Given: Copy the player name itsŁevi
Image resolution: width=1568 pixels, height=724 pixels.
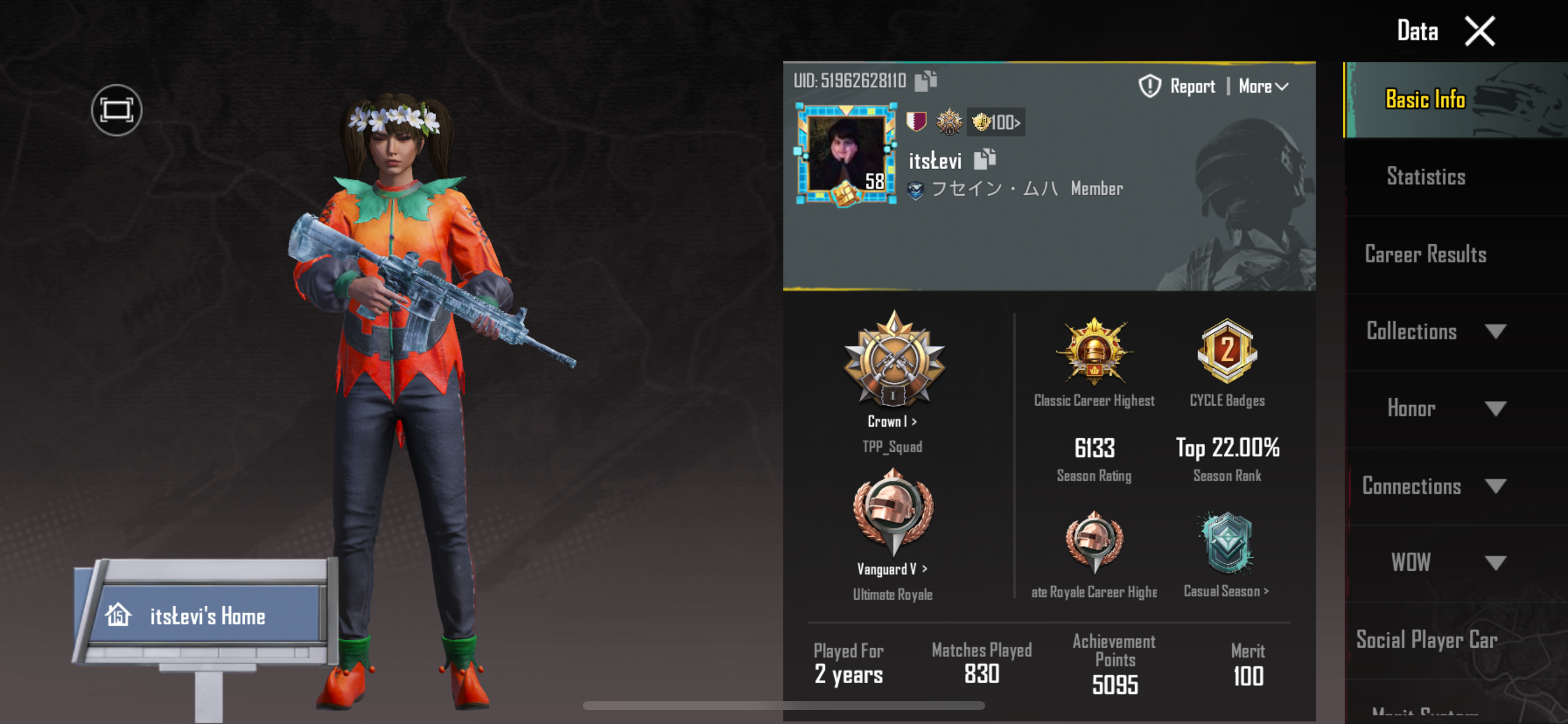Looking at the screenshot, I should tap(984, 159).
